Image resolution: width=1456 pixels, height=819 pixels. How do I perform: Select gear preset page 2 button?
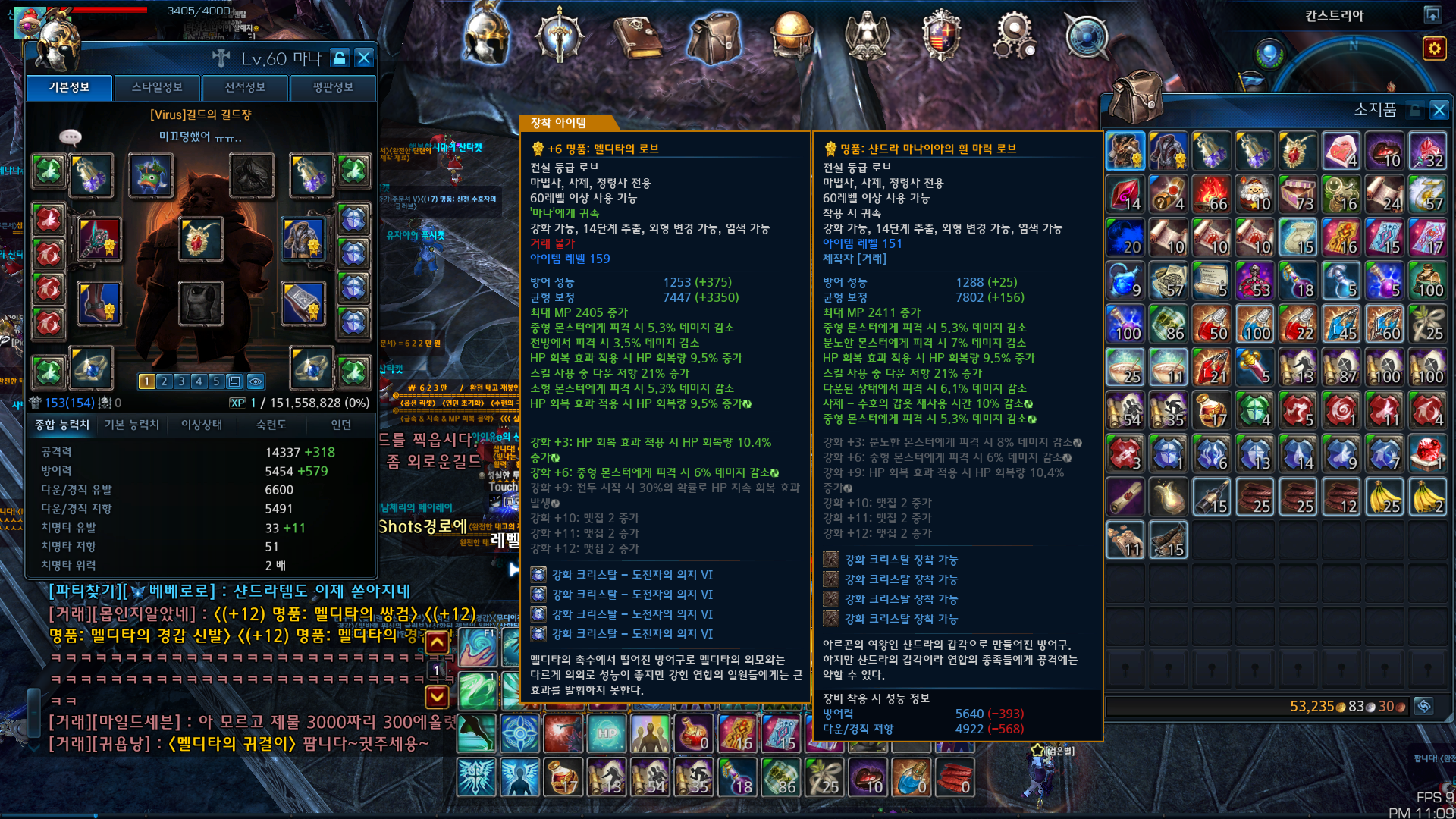pyautogui.click(x=164, y=381)
